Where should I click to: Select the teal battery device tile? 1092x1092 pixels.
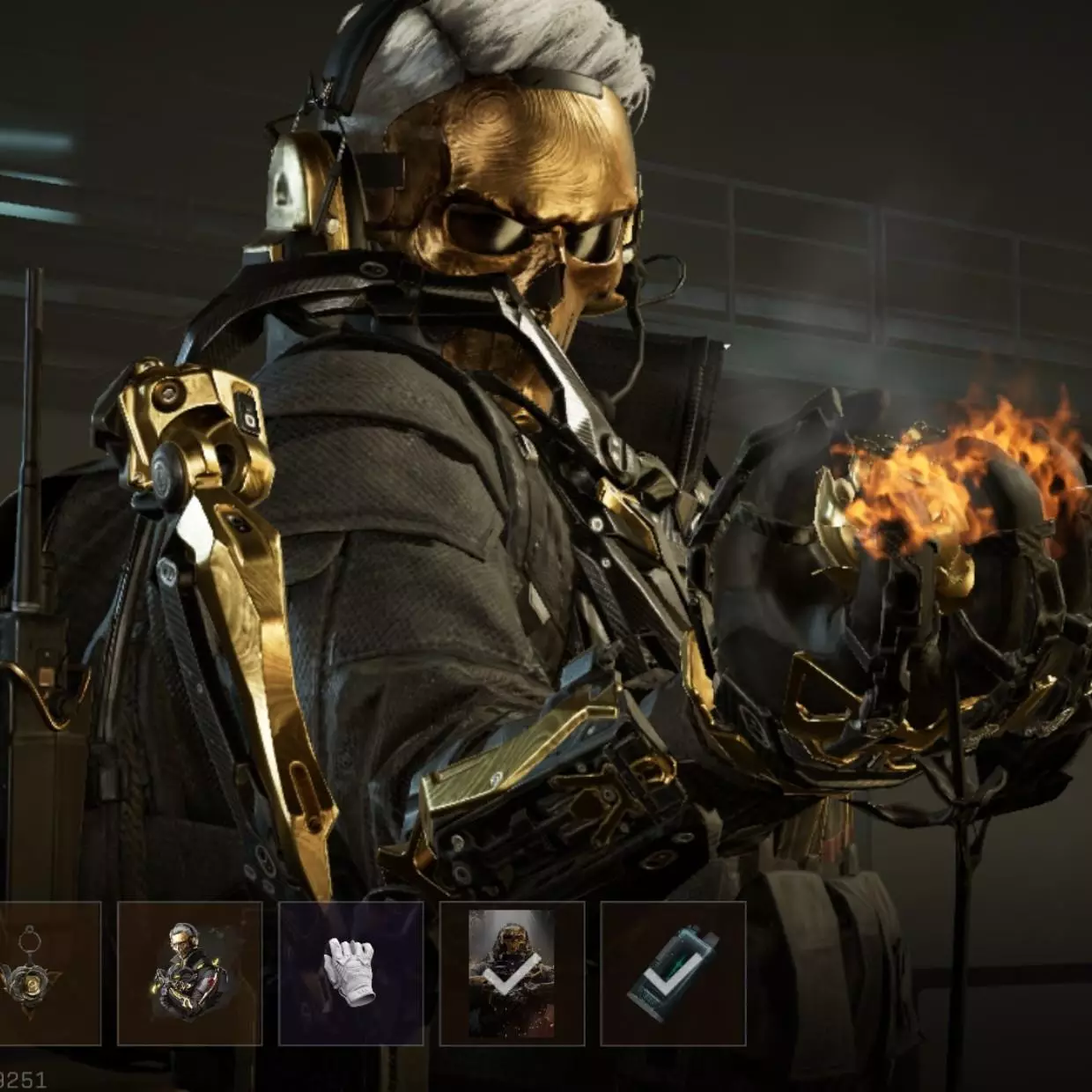[673, 973]
